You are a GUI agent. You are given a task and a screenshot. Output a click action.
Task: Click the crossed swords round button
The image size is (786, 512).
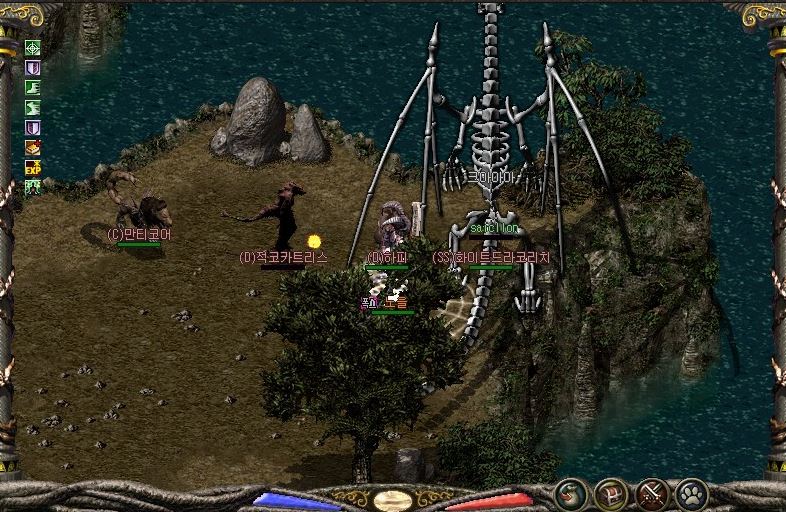point(652,494)
